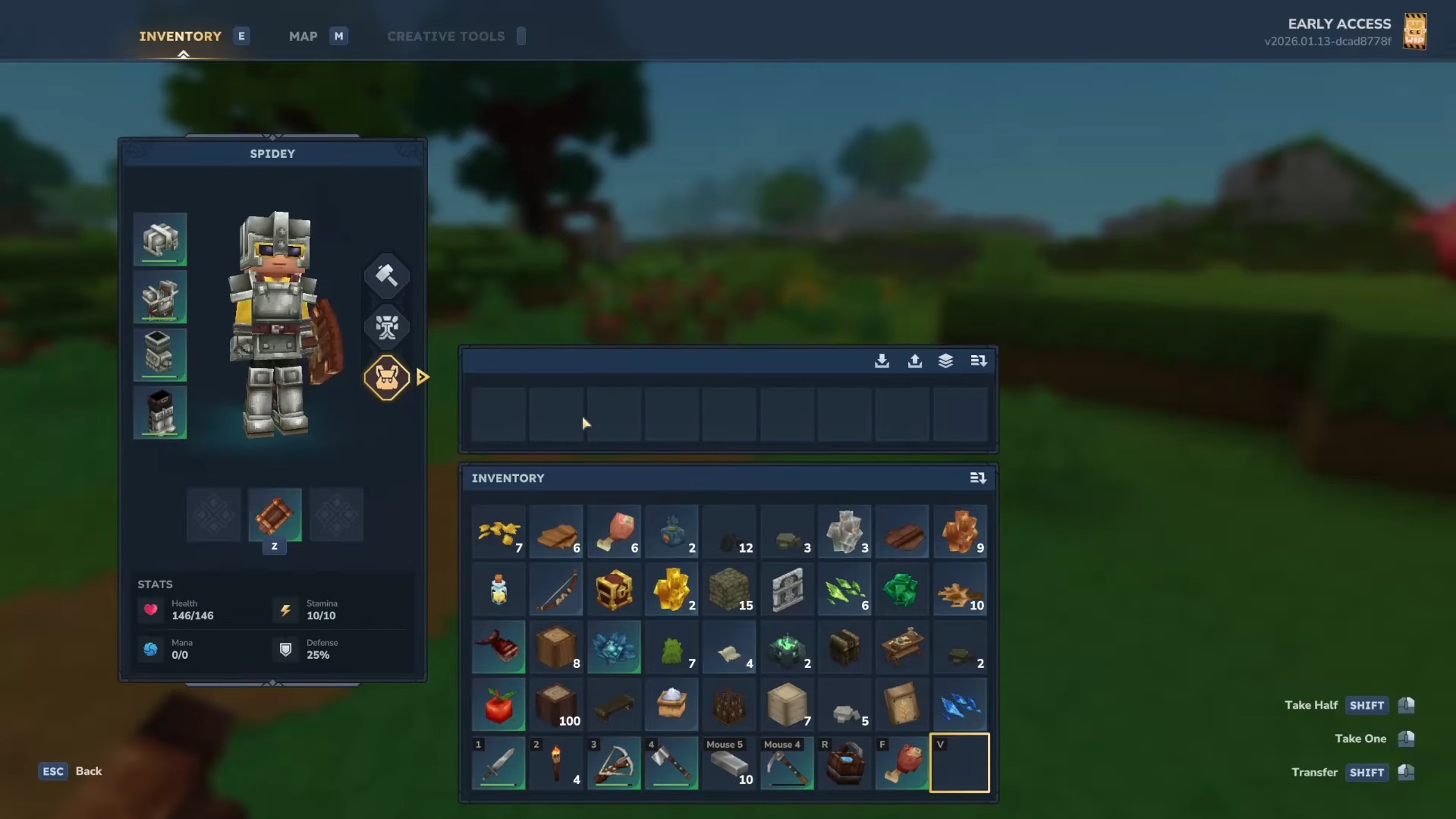Select the hammer crafting icon beside the character
Viewport: 1456px width, 819px height.
pyautogui.click(x=387, y=276)
